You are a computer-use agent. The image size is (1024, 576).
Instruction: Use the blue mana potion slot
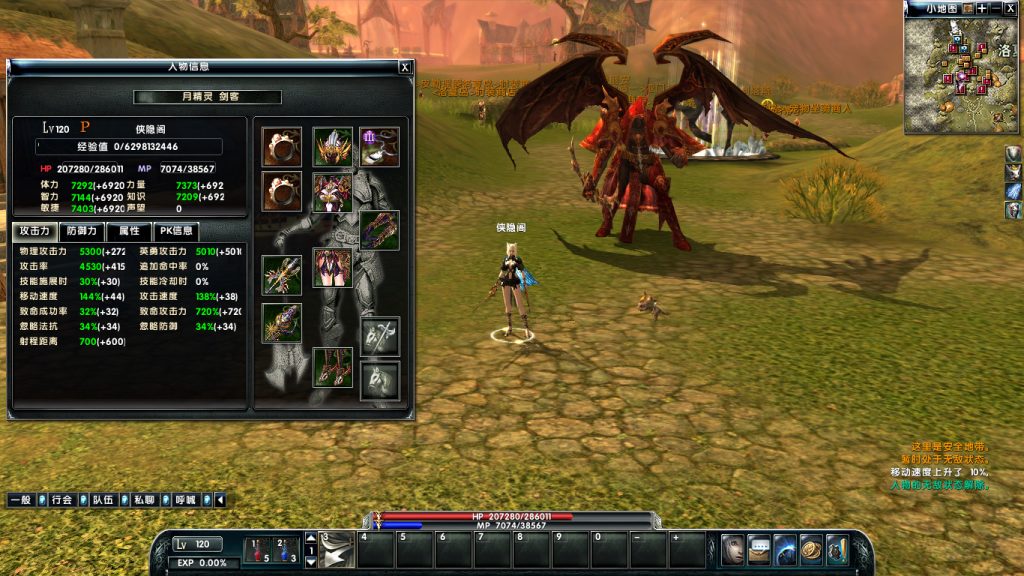click(285, 550)
